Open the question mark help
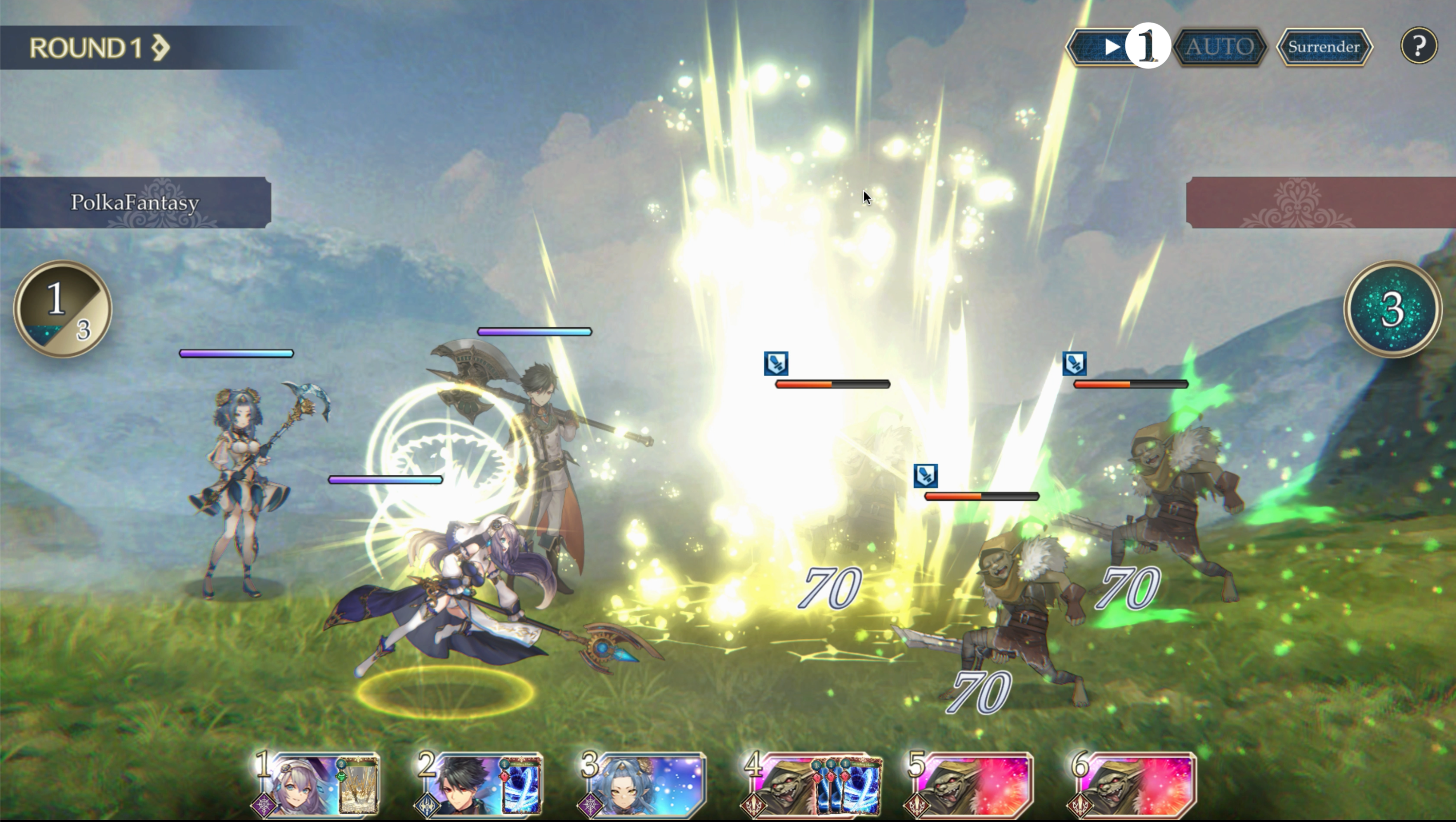1456x822 pixels. pyautogui.click(x=1418, y=46)
